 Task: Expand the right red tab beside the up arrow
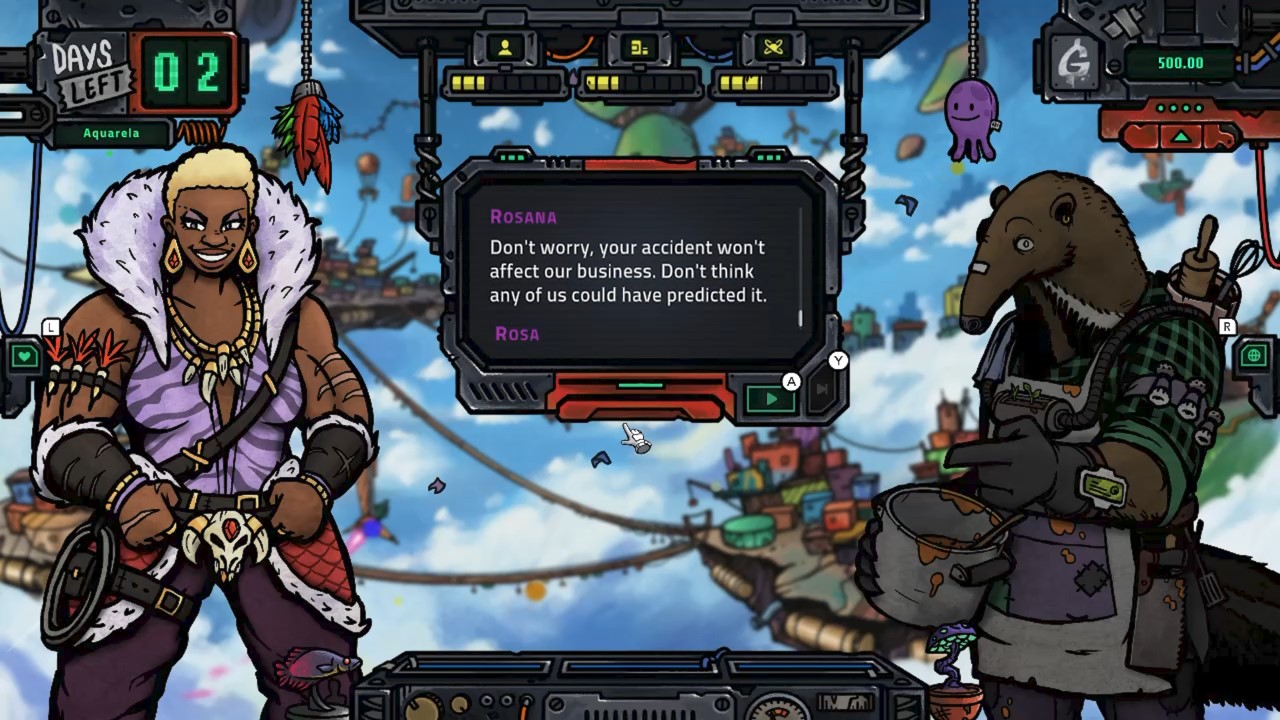click(x=1220, y=134)
